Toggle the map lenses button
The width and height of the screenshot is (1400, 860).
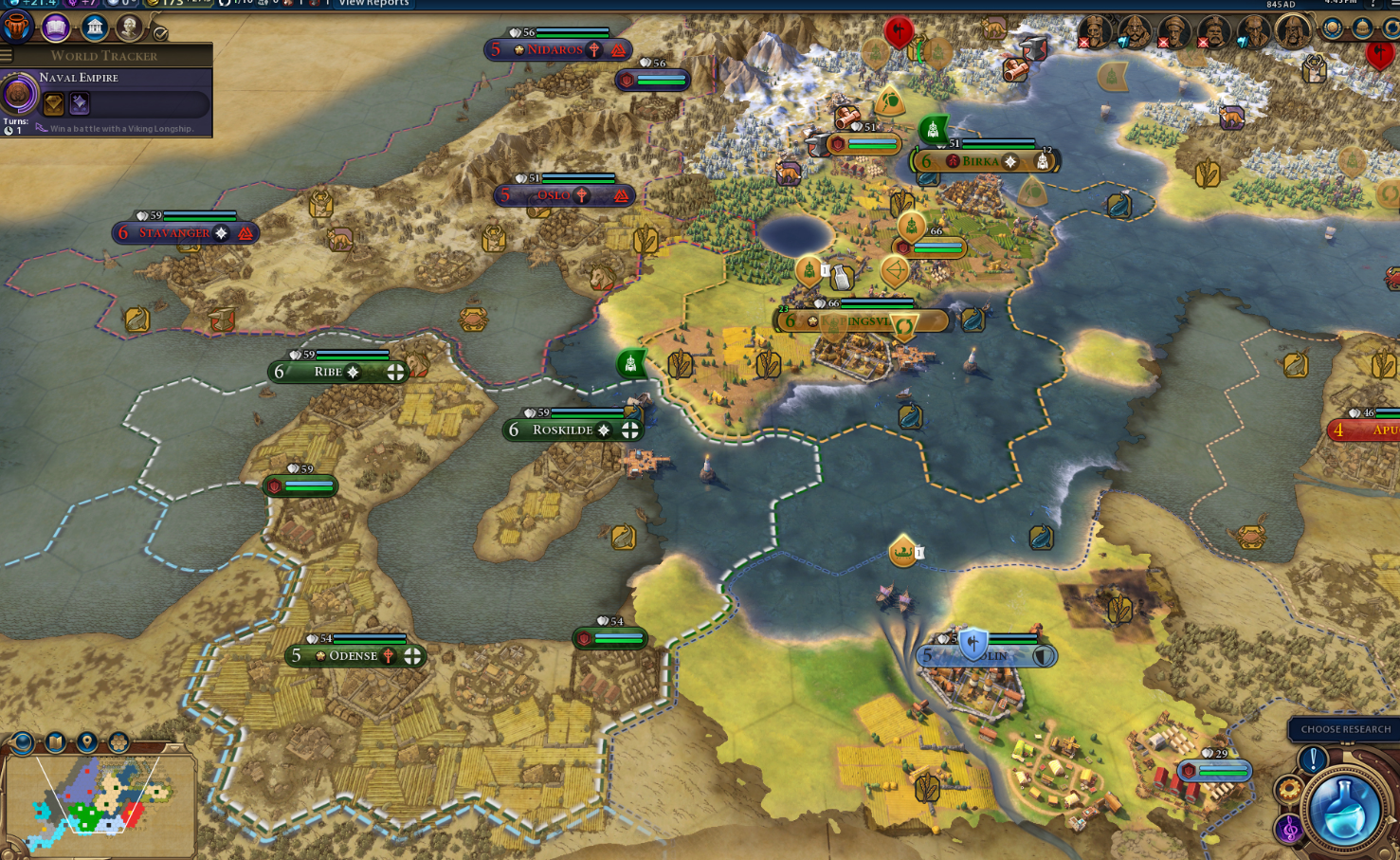(55, 741)
